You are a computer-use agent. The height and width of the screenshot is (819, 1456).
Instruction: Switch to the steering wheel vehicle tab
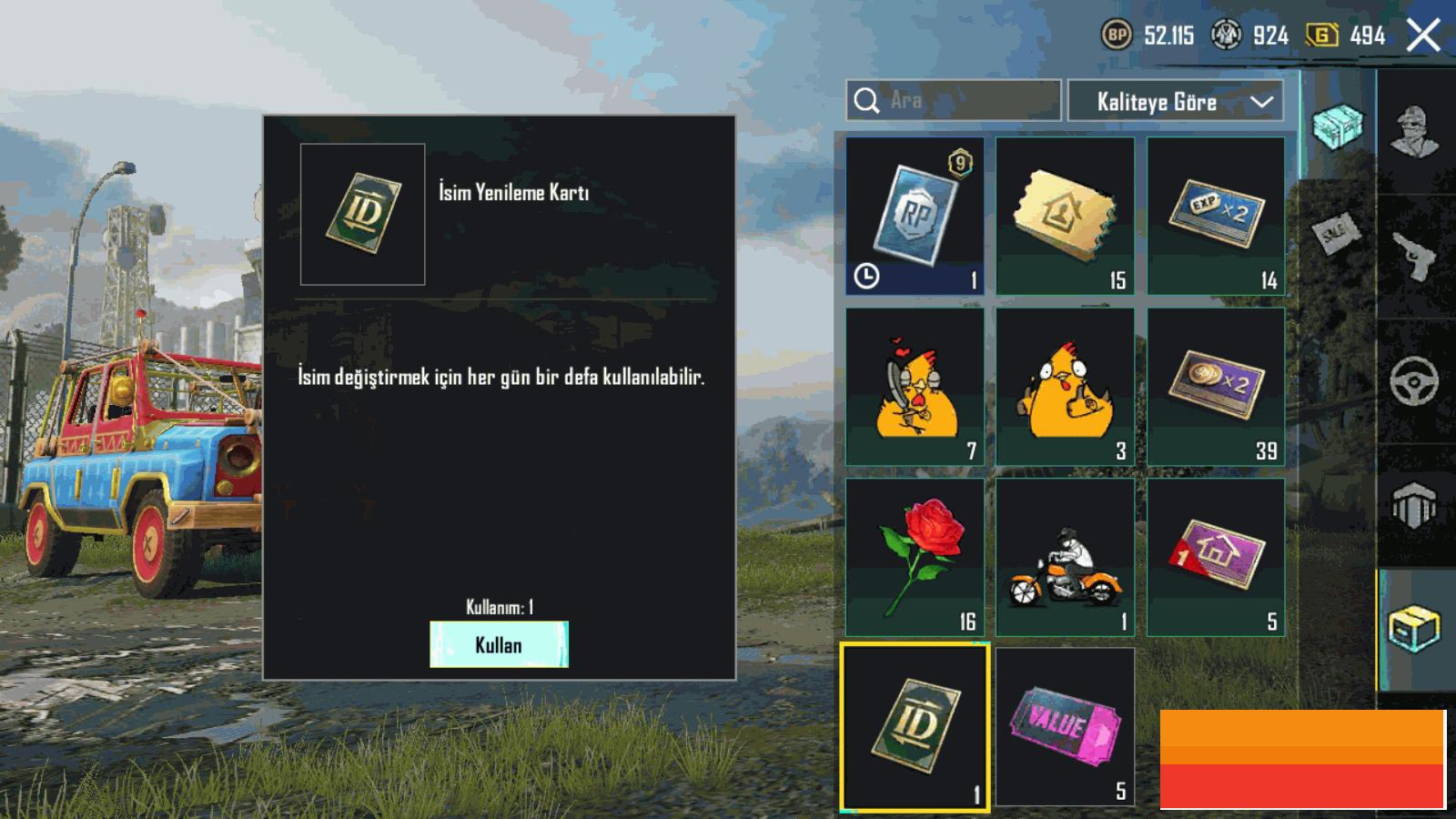(x=1415, y=380)
